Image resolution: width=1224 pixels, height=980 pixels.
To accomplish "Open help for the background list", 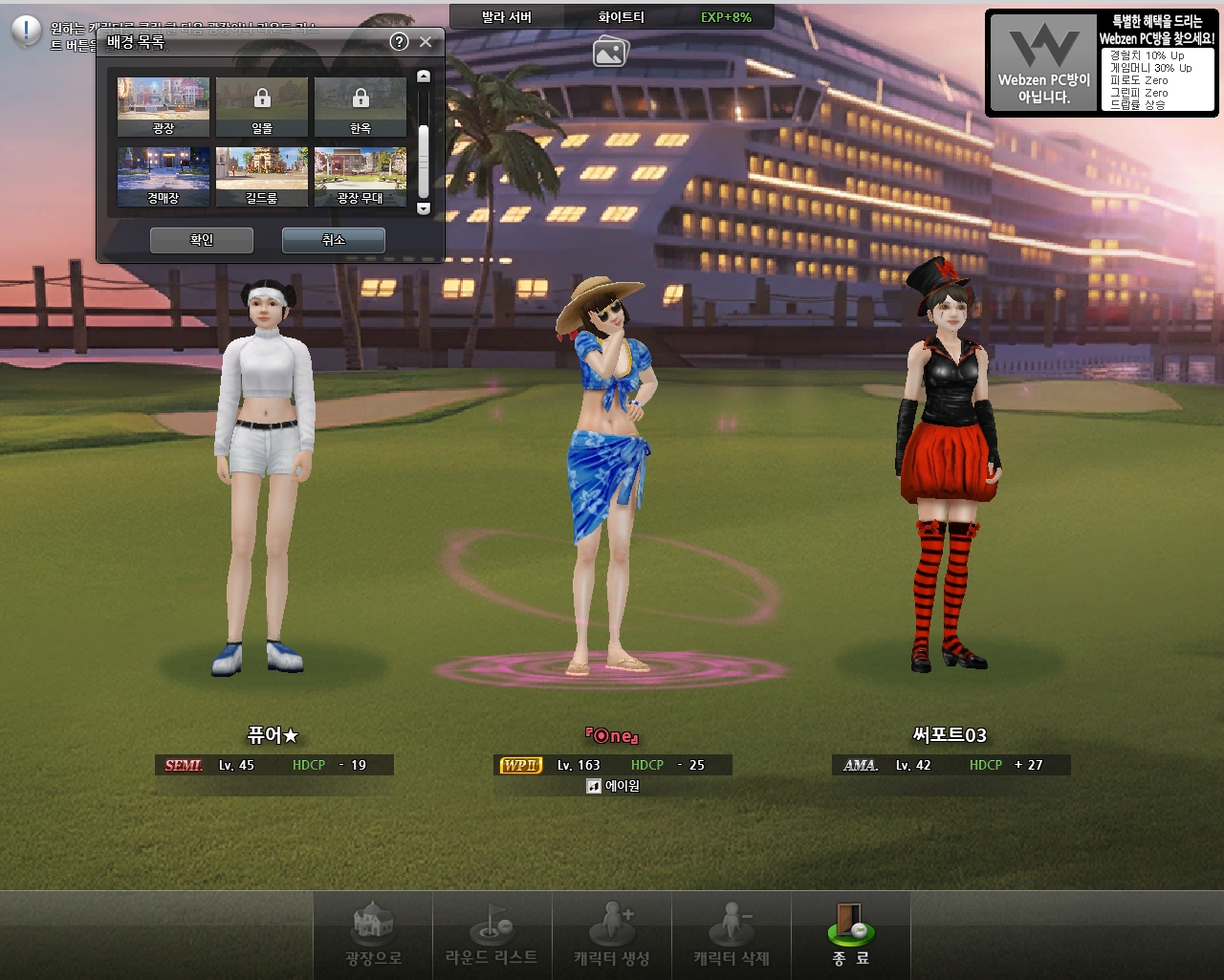I will coord(400,42).
